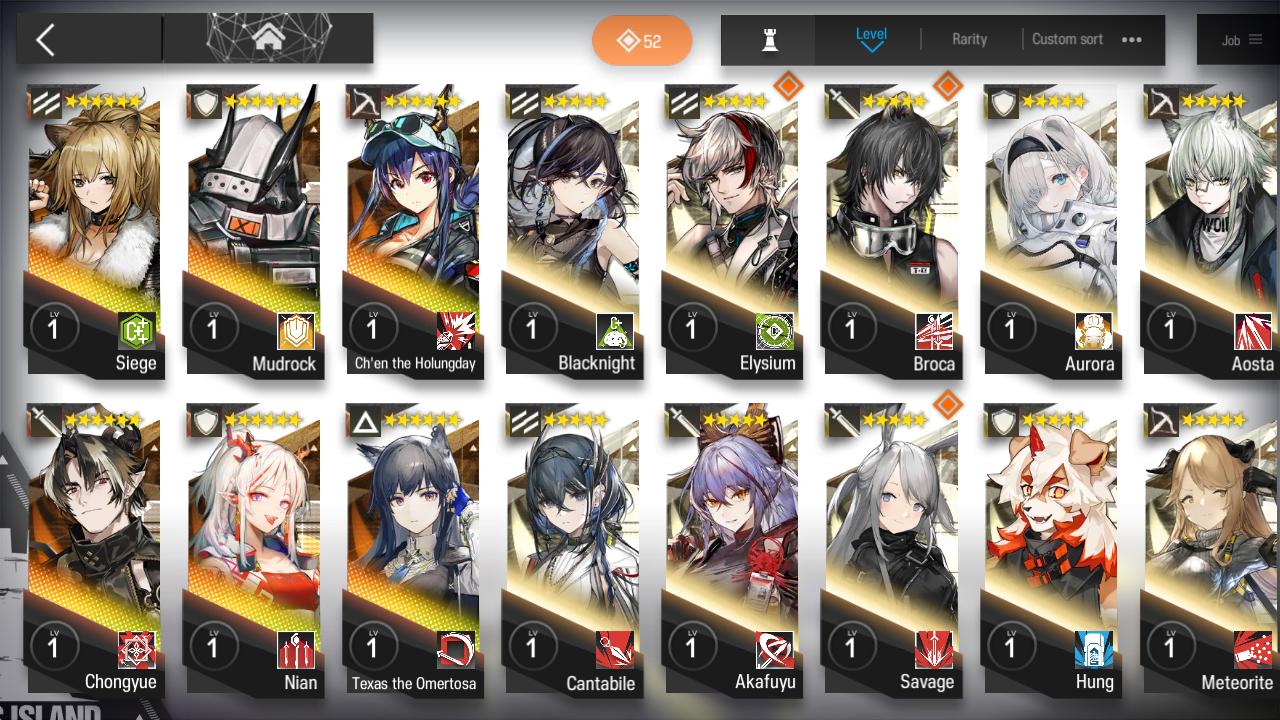Select operator Hung
Screen dimensions: 1280x720
point(1051,550)
